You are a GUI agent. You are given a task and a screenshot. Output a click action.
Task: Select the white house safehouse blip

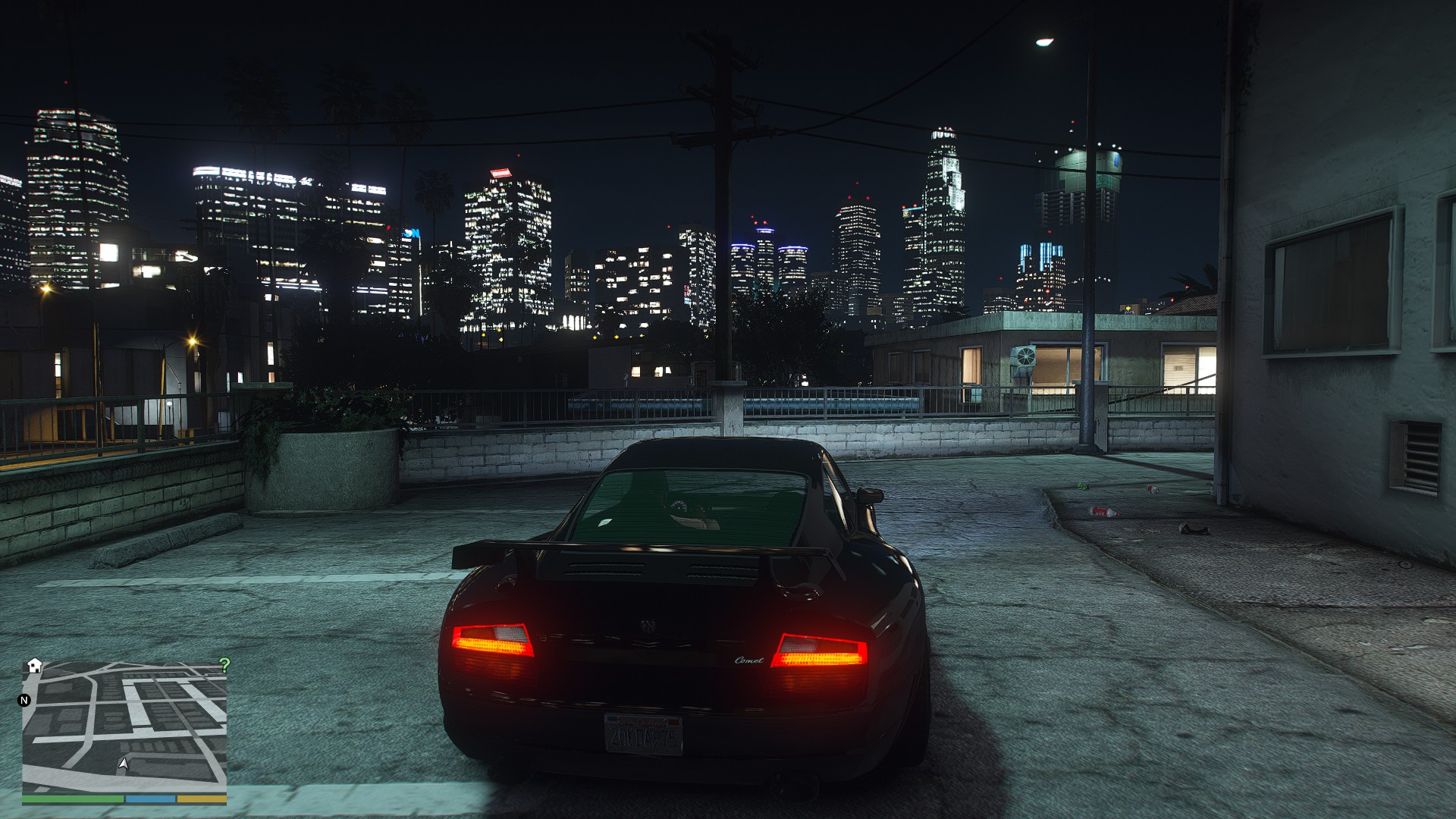click(x=34, y=666)
